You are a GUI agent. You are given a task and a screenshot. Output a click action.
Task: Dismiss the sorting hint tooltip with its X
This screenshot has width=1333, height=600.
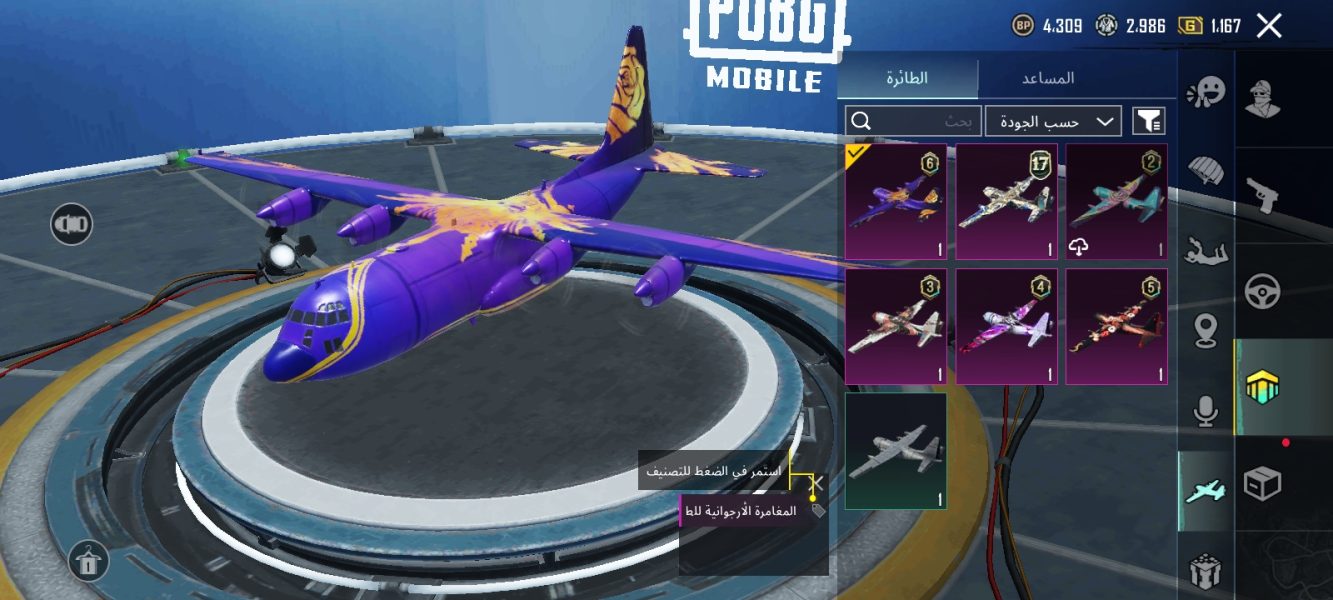[x=816, y=483]
